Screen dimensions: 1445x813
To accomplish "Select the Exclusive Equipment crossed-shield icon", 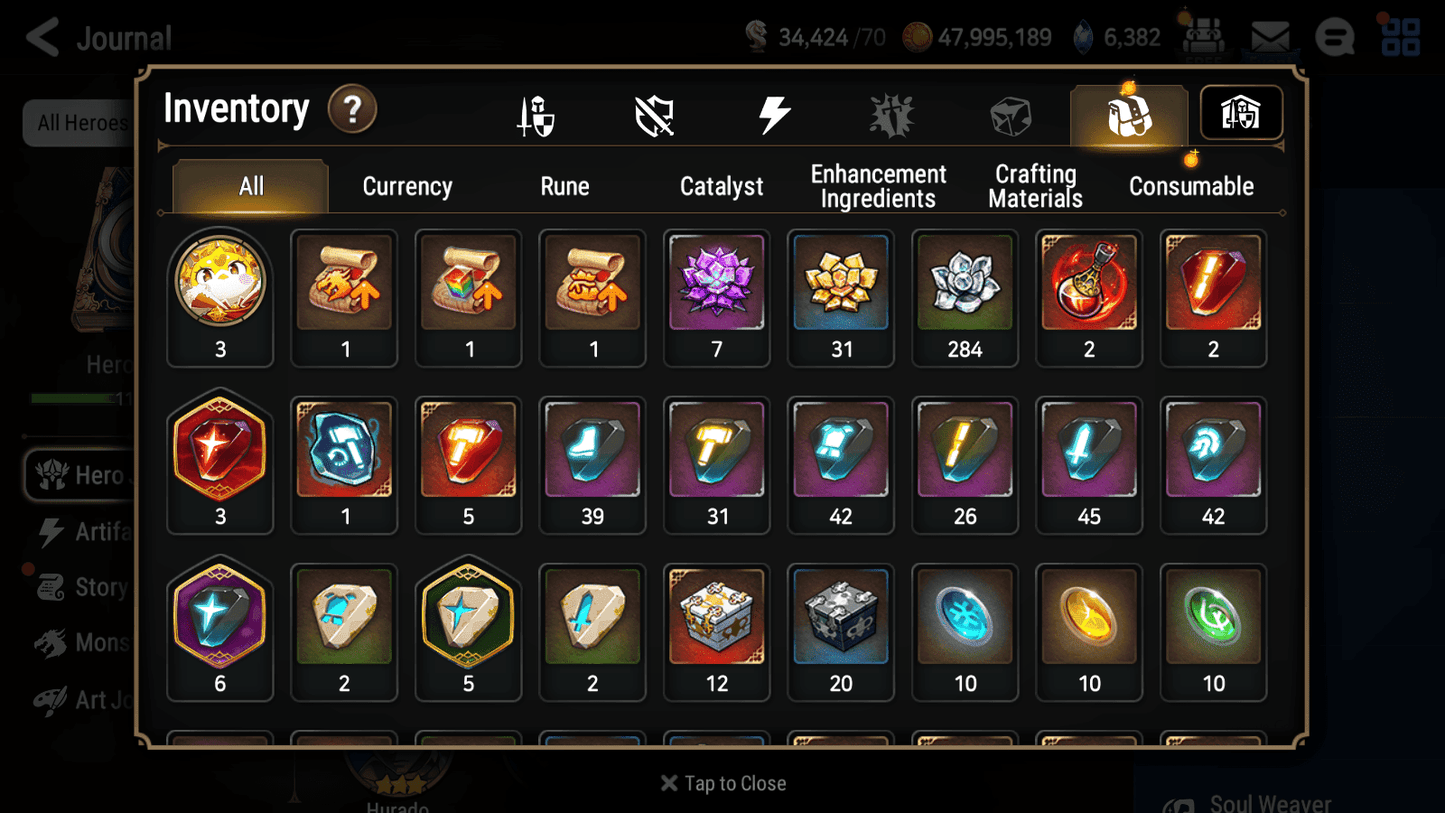I will tap(655, 113).
